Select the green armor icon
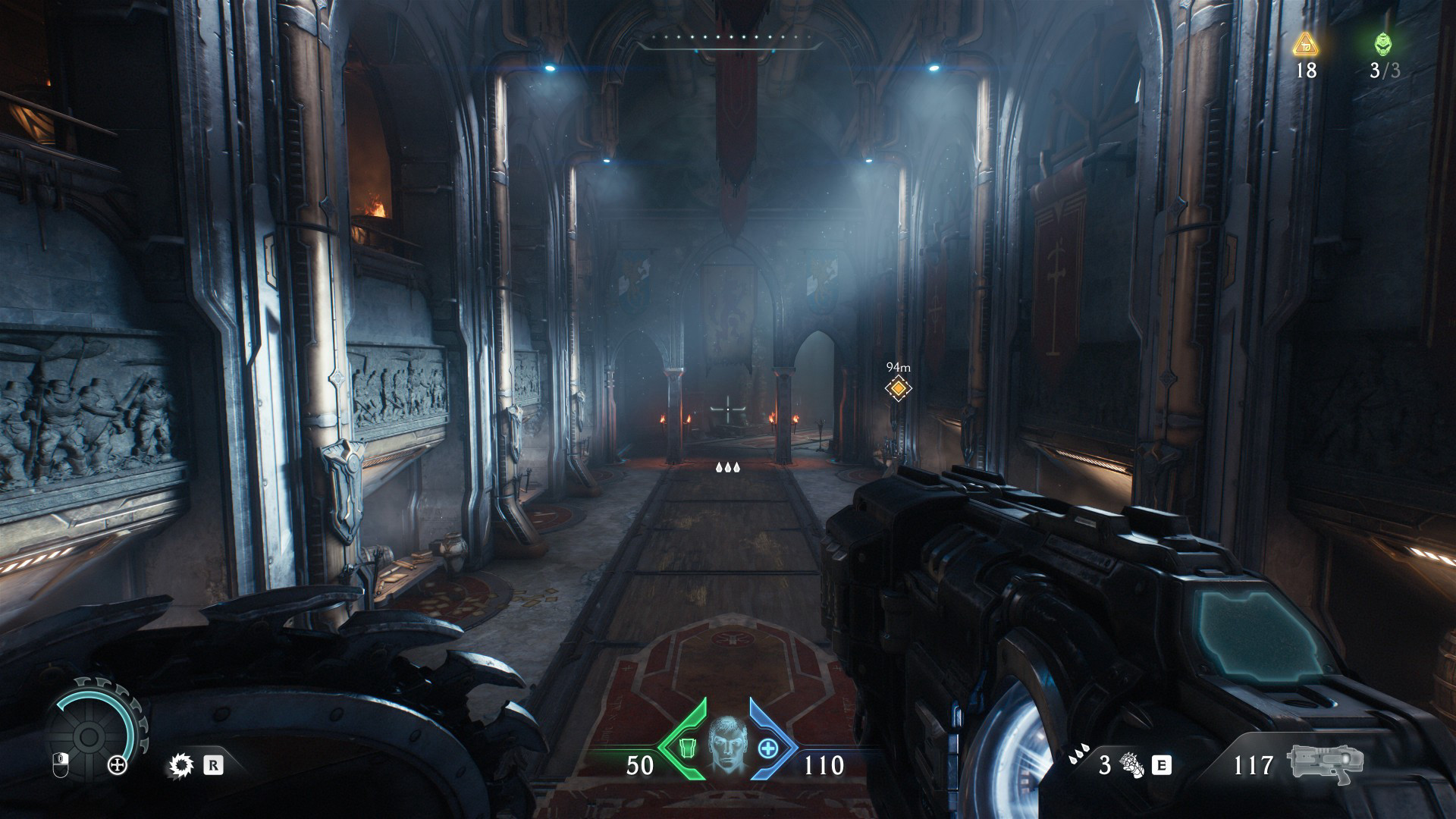 point(686,748)
